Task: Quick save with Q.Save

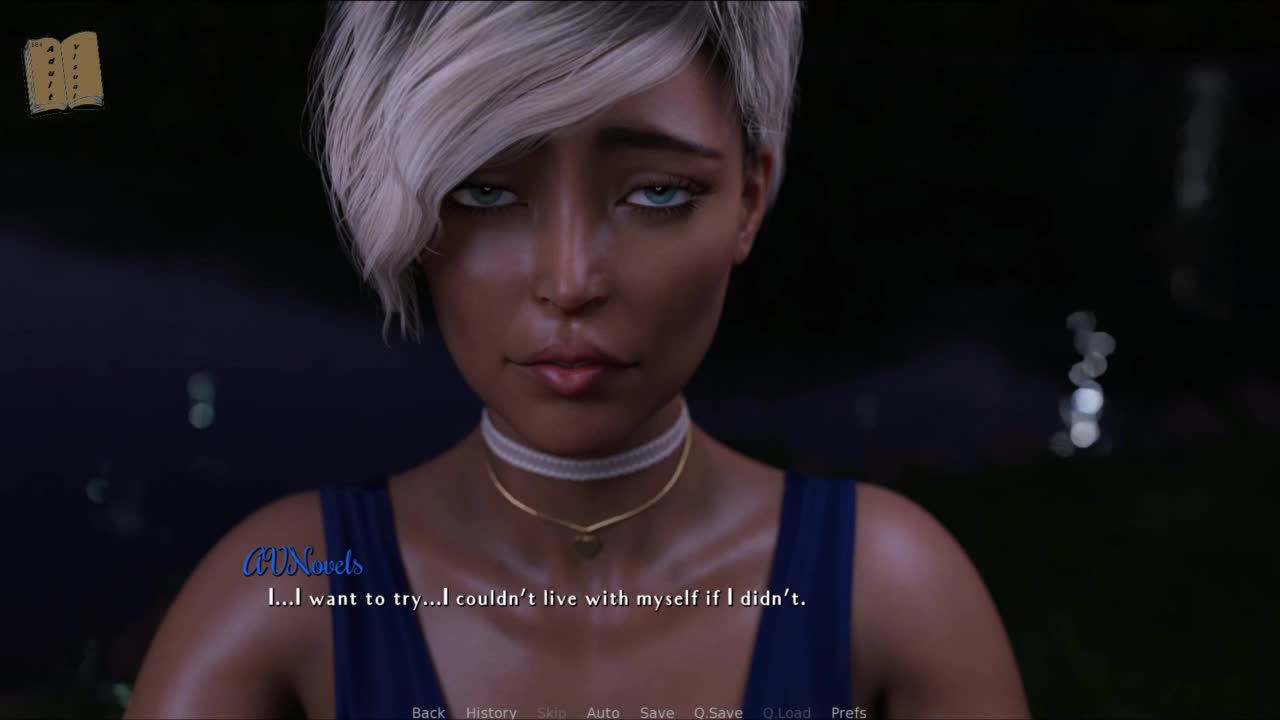Action: [718, 712]
